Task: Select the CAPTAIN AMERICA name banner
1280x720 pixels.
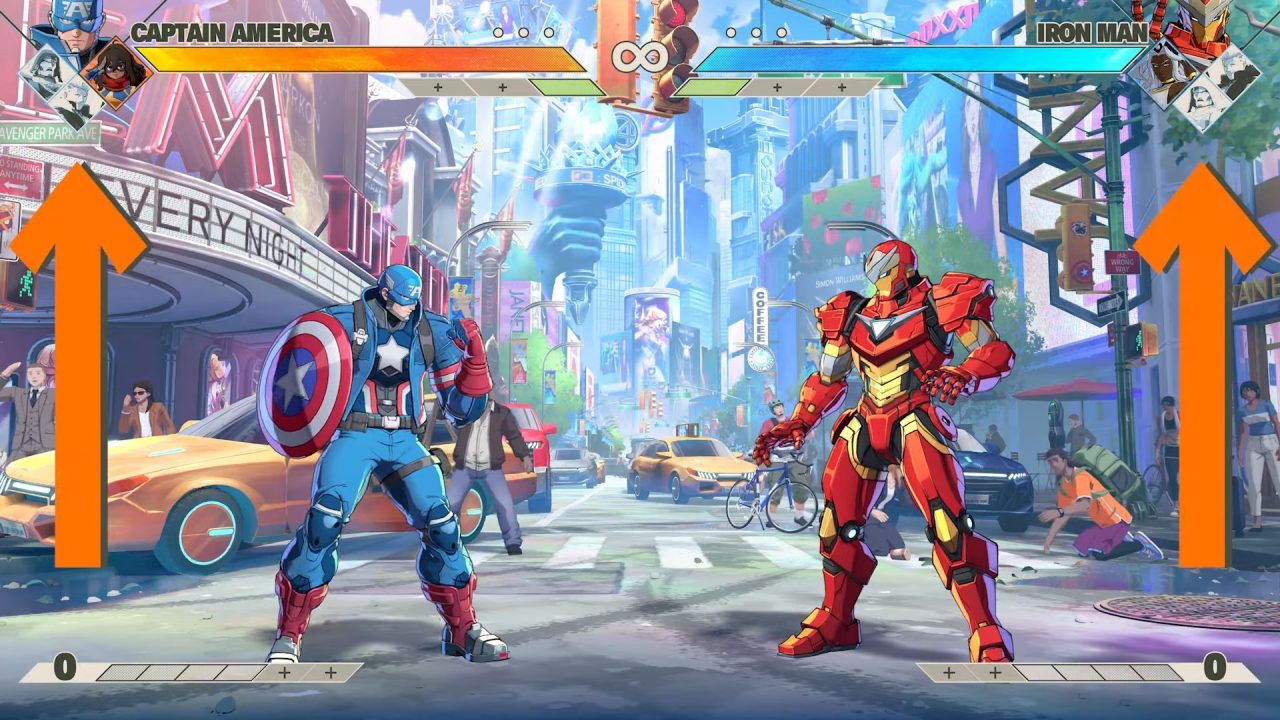Action: pyautogui.click(x=235, y=33)
